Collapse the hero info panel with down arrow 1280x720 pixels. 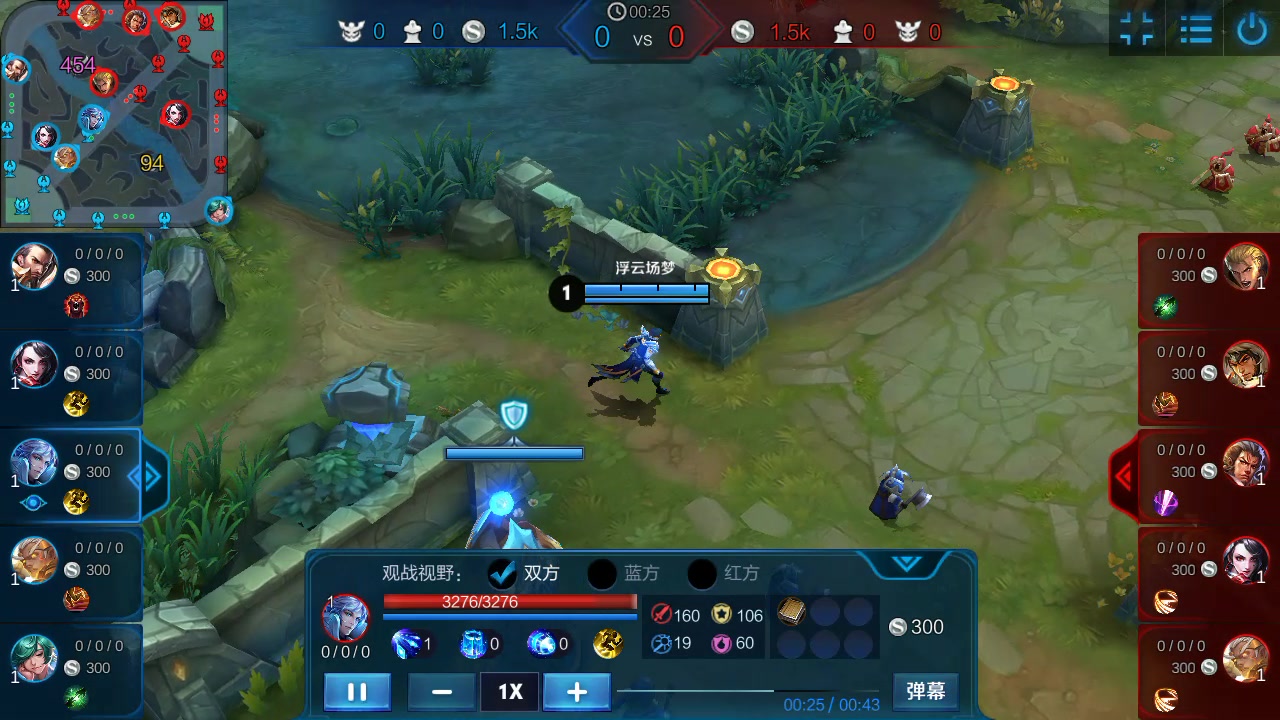(x=906, y=564)
